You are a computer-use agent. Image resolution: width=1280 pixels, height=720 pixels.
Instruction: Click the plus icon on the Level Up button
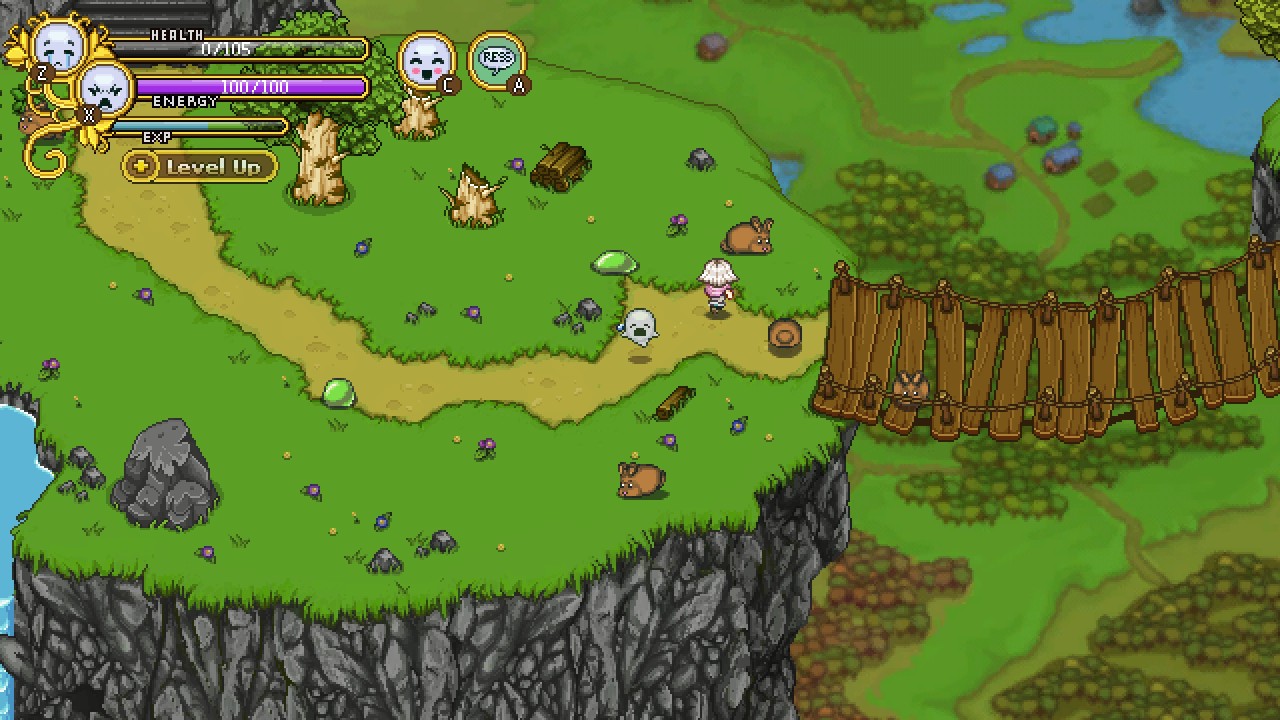click(x=140, y=167)
